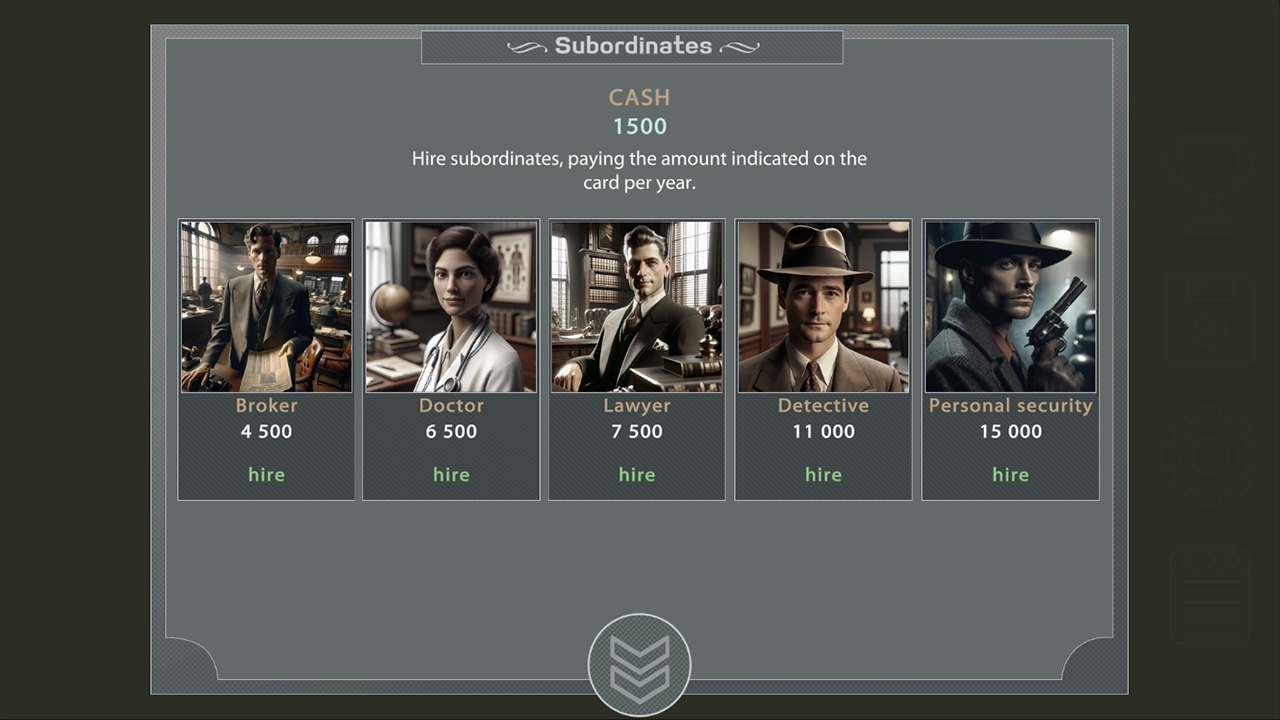
Task: Click the Detective card's price label
Action: (x=823, y=431)
